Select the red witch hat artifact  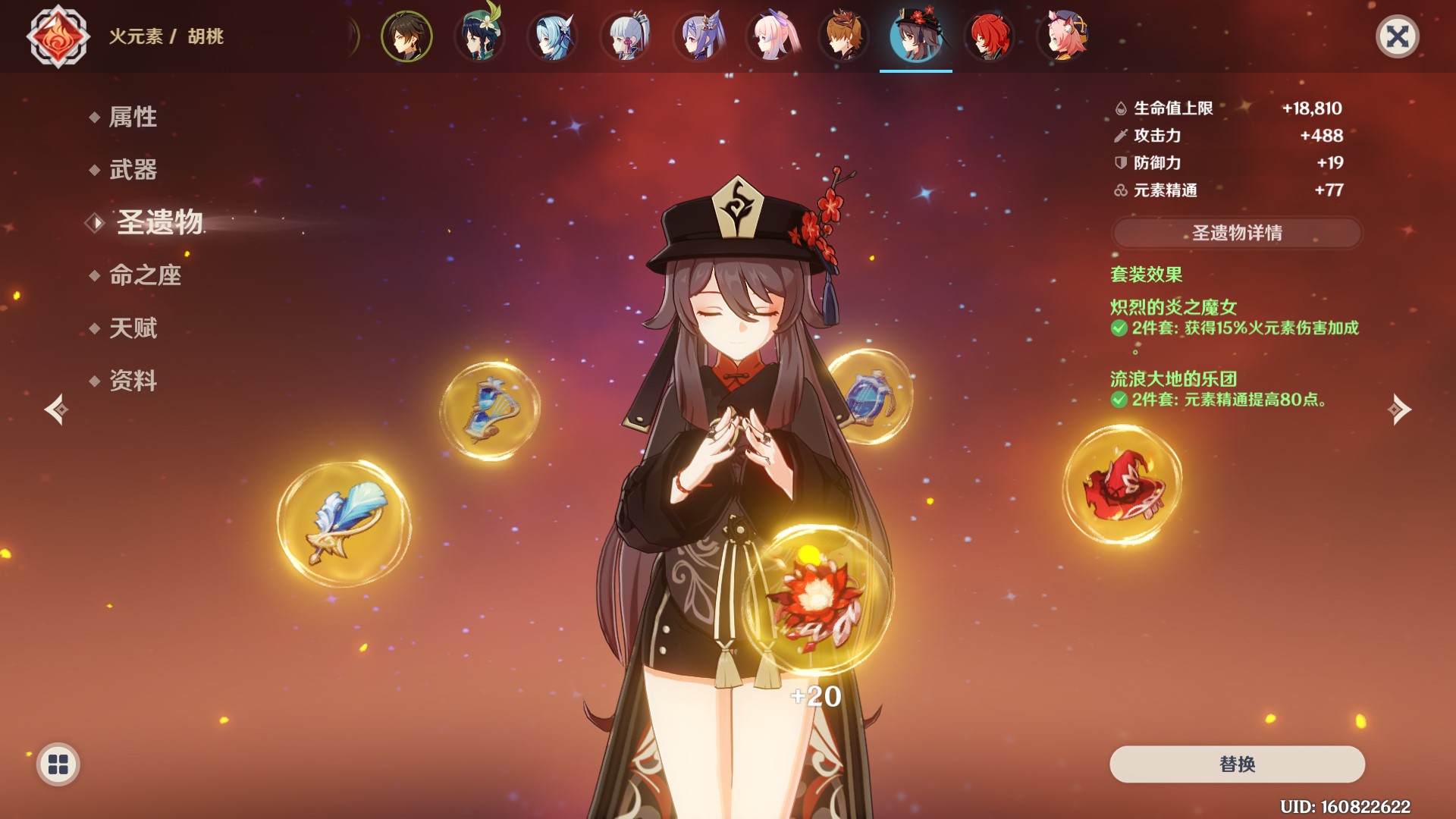(x=1122, y=485)
